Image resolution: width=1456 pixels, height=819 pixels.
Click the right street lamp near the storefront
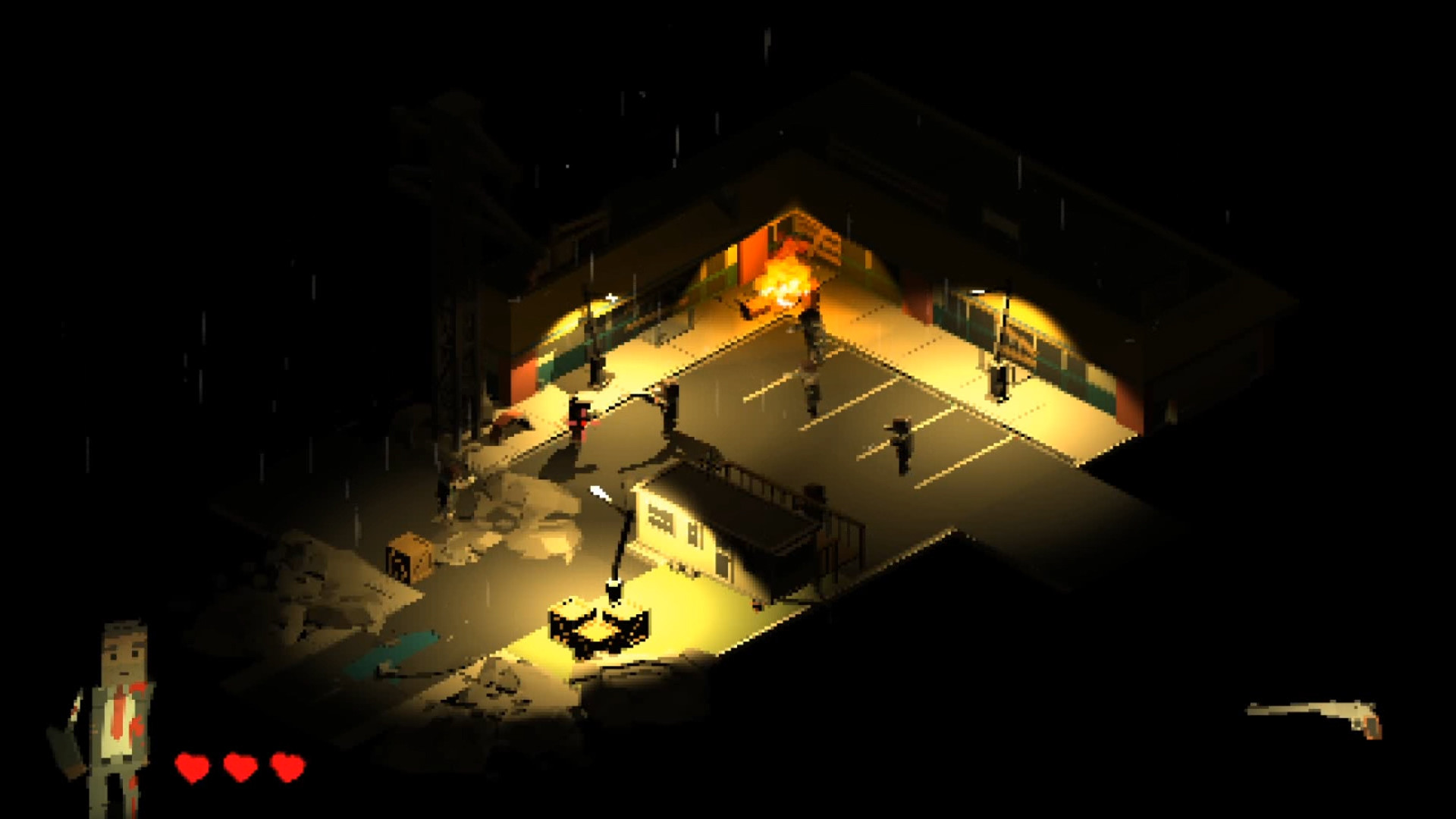pos(999,334)
